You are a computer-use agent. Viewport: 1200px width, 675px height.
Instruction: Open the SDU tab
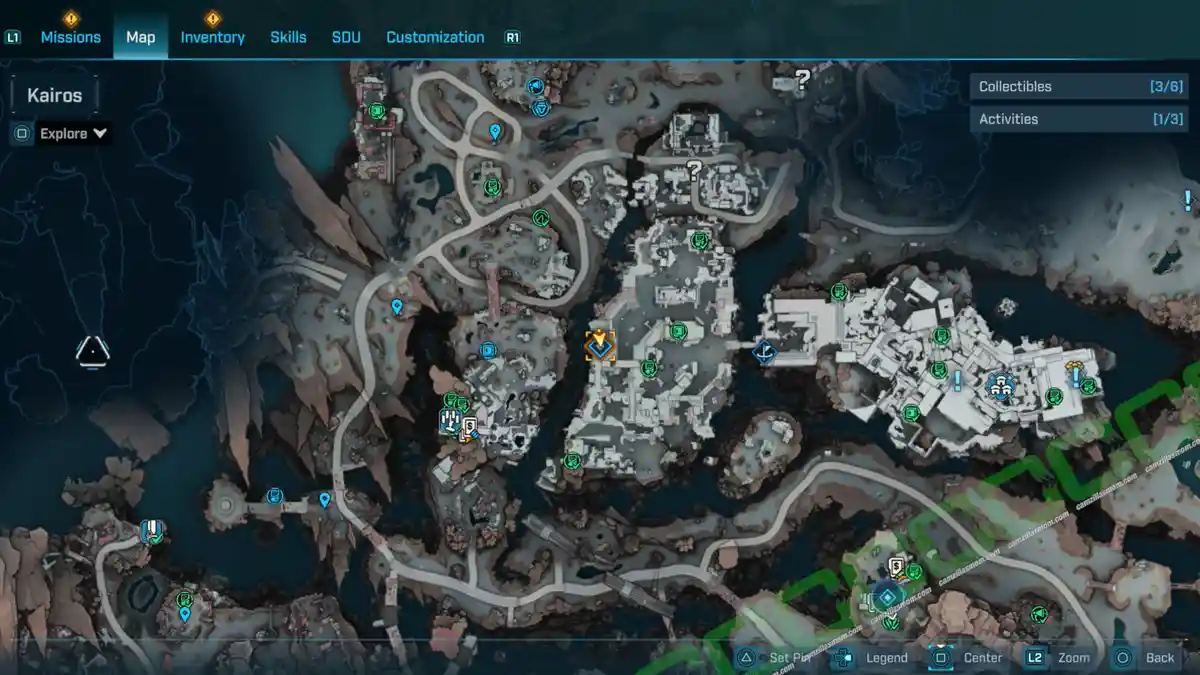pyautogui.click(x=346, y=37)
